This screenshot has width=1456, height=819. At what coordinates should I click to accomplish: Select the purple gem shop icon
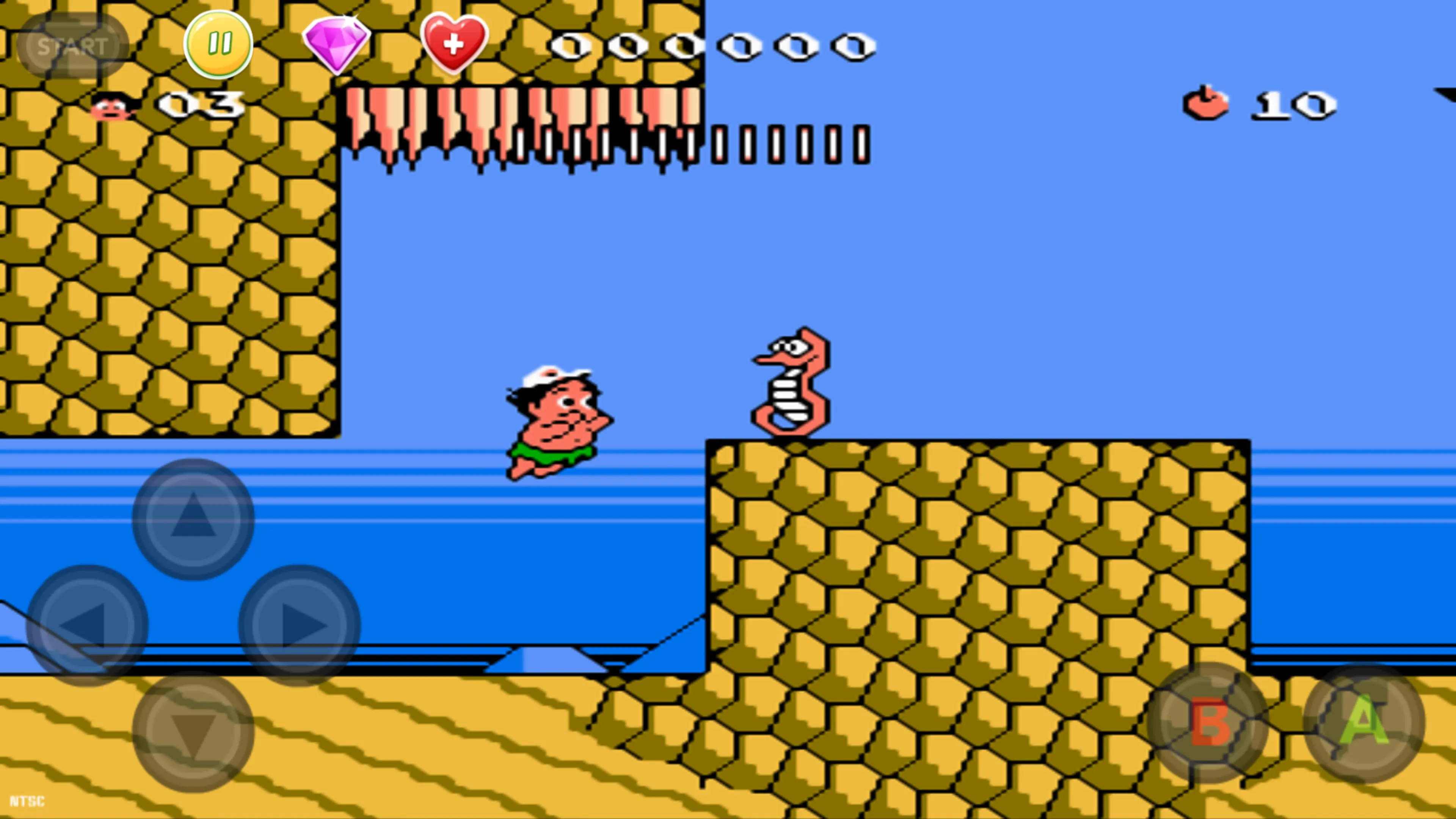[x=337, y=44]
